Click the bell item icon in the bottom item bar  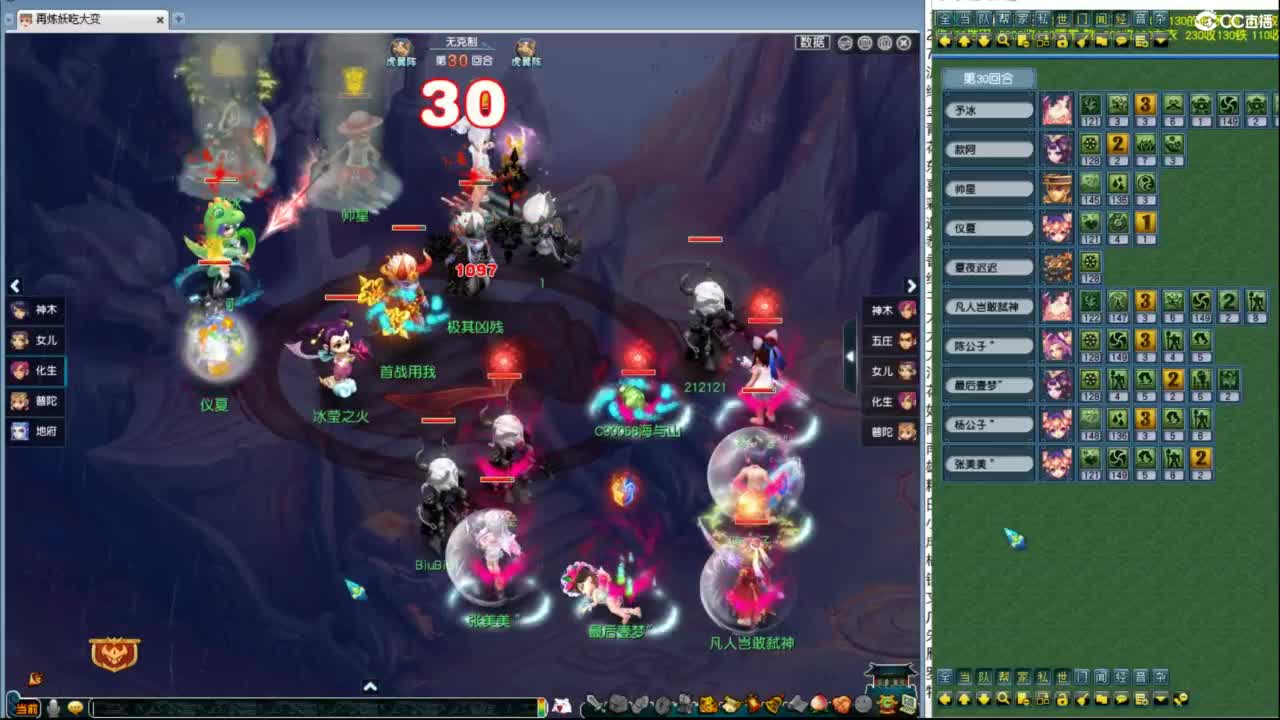point(770,704)
